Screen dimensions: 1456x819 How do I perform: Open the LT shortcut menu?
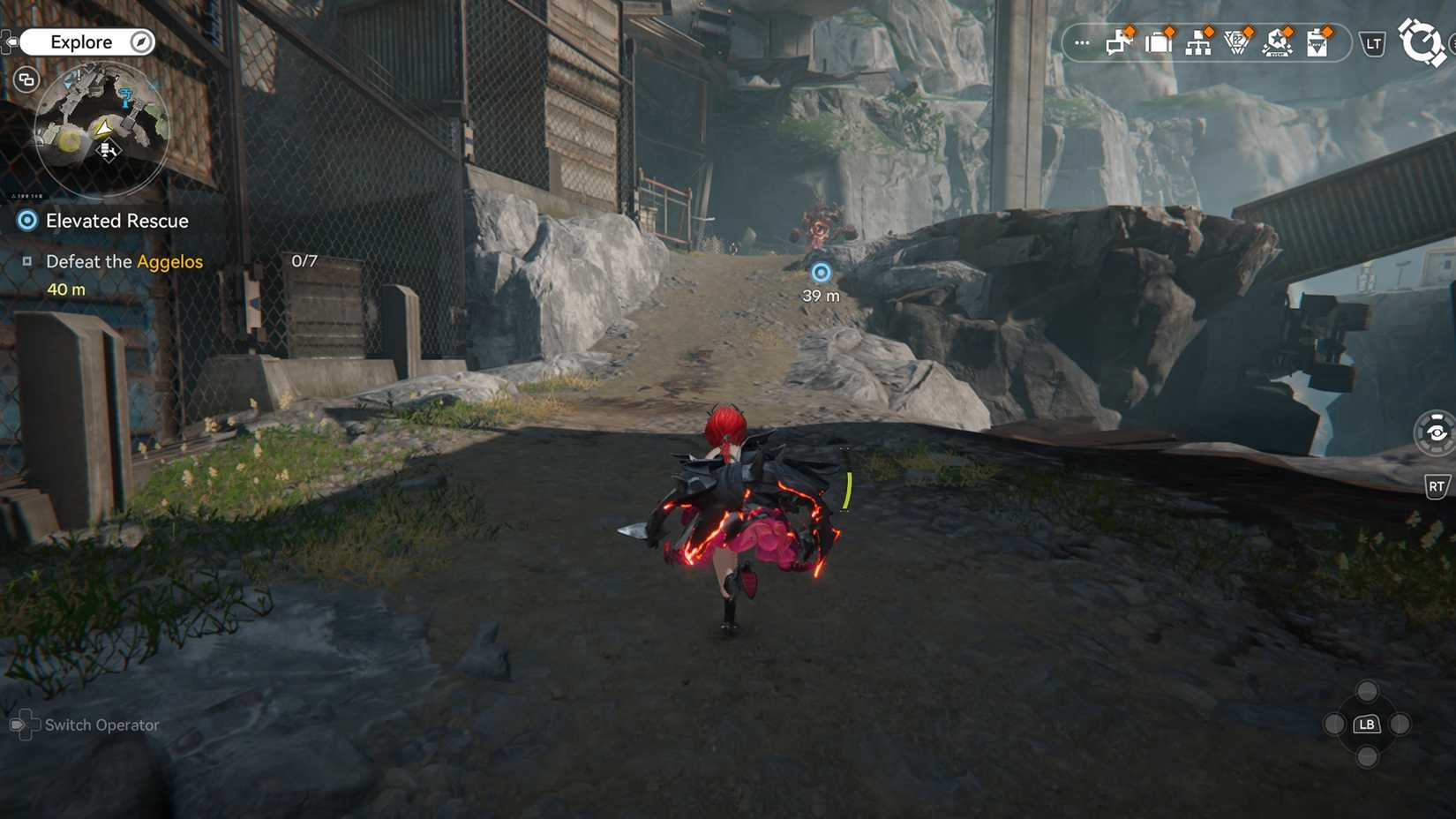point(1374,41)
